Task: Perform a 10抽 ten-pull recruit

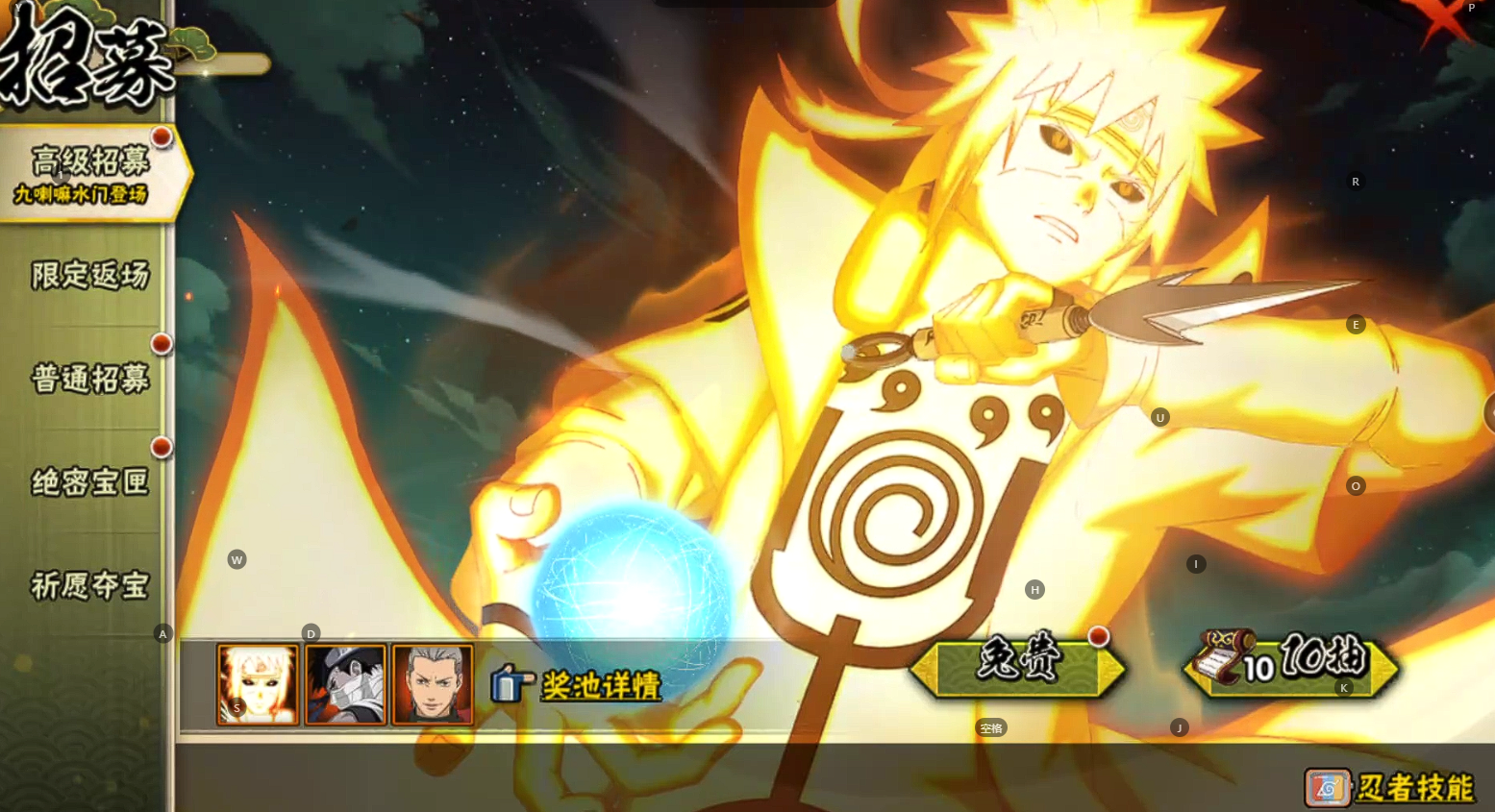Action: pos(1290,662)
